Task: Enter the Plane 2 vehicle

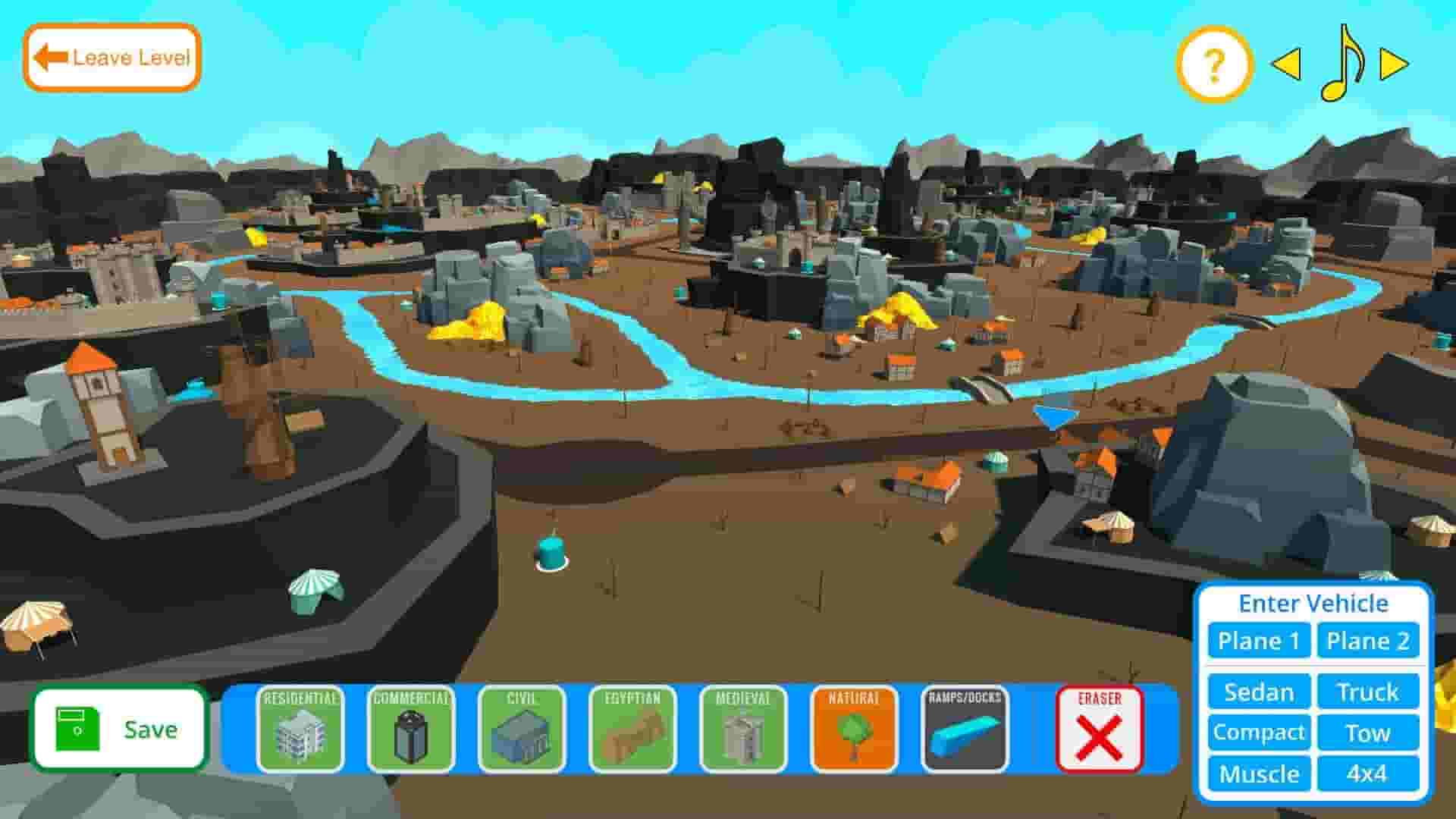Action: [x=1368, y=641]
